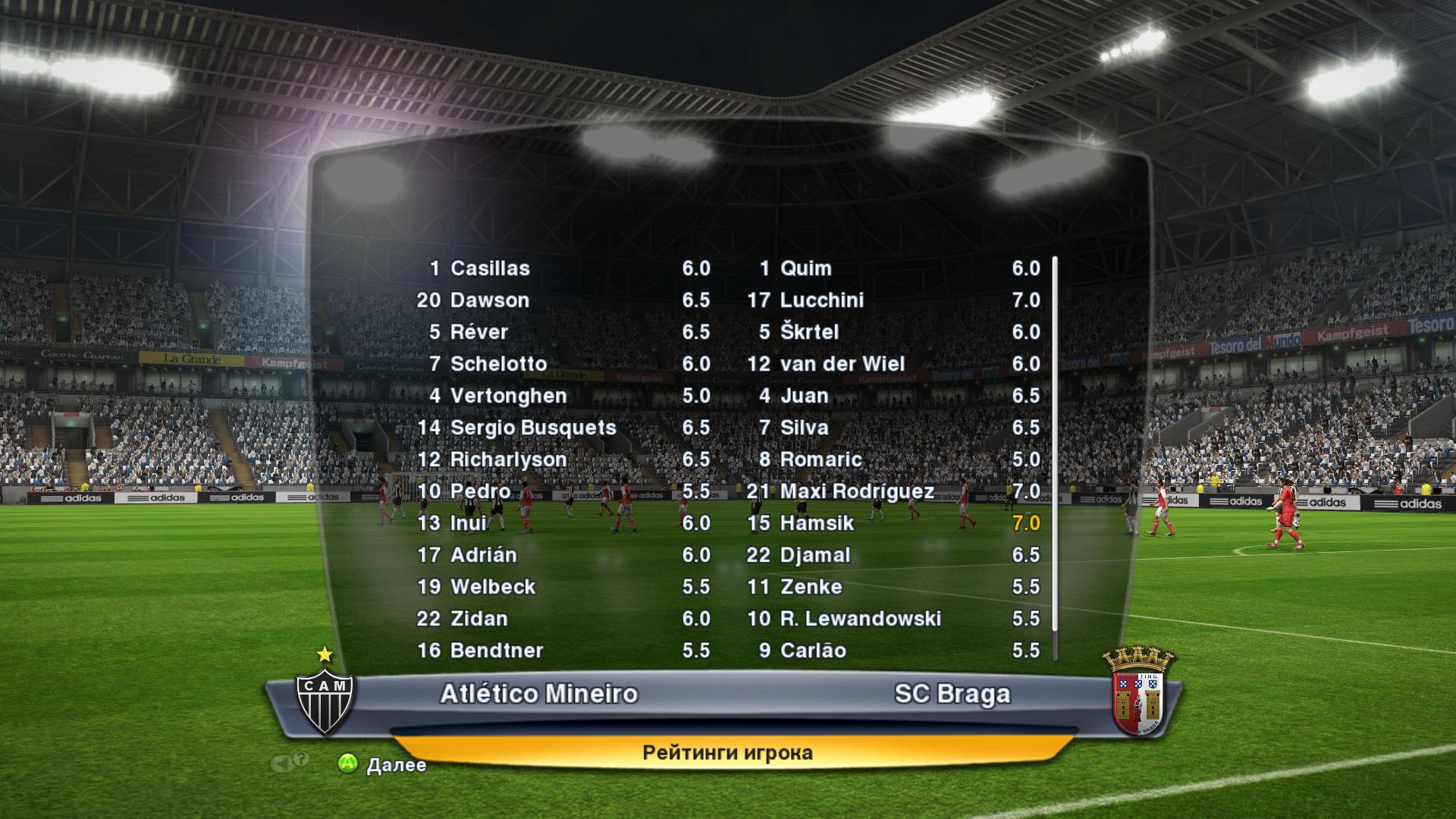Choose R. Lewandowski in the list
1456x819 pixels.
point(860,619)
